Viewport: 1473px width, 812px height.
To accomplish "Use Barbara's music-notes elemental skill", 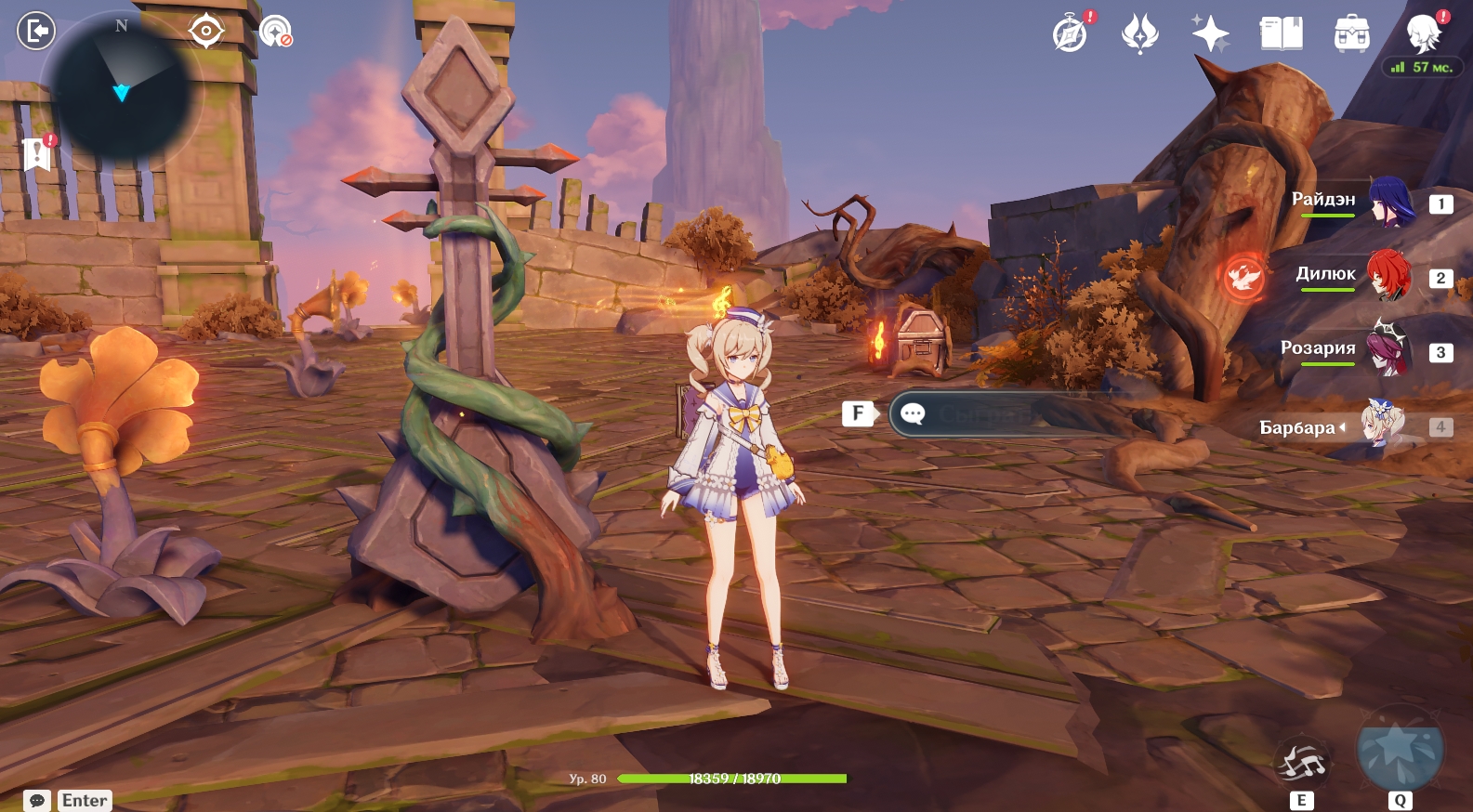I will click(x=1302, y=764).
